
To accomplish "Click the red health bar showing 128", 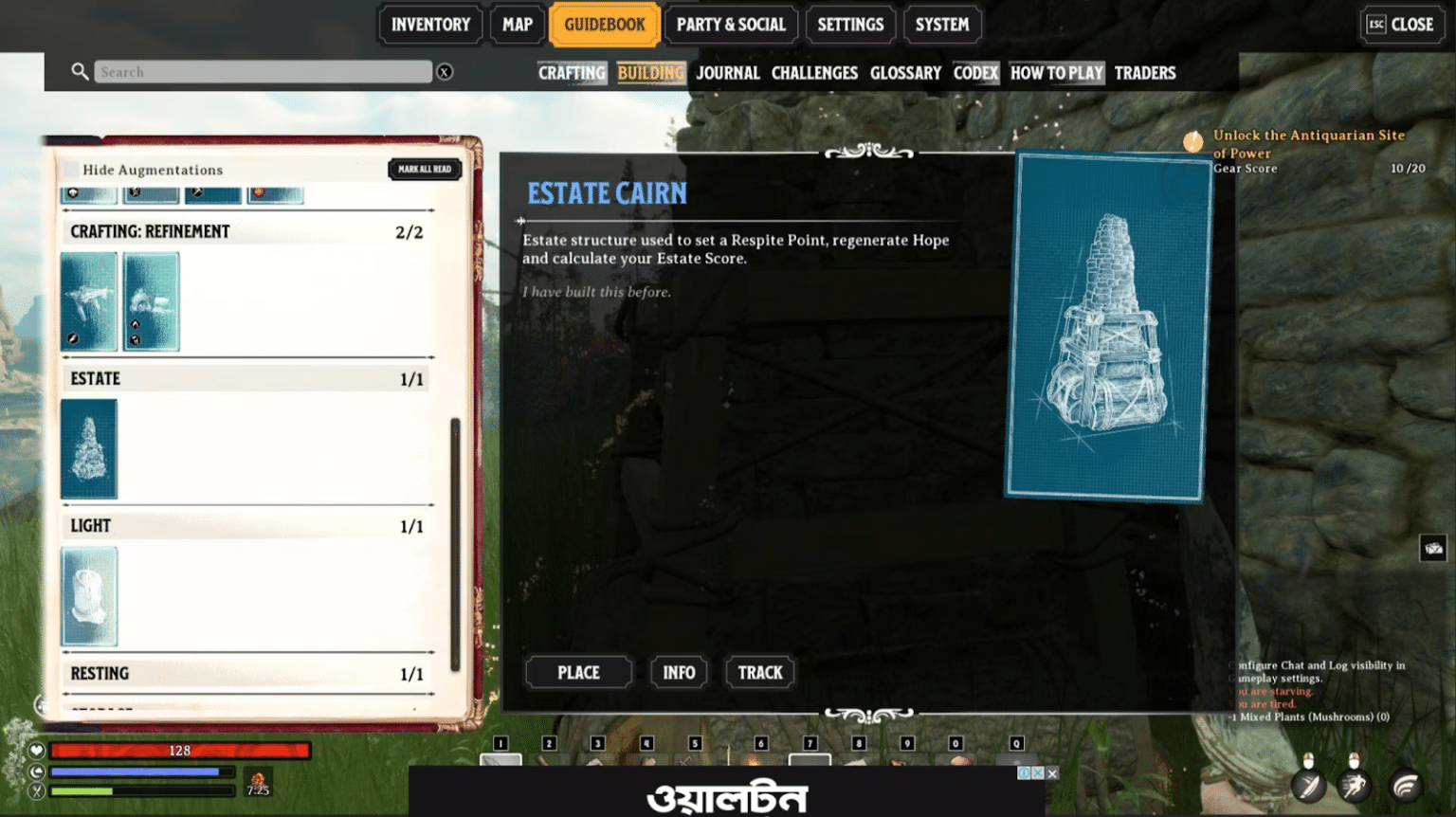I will (180, 750).
